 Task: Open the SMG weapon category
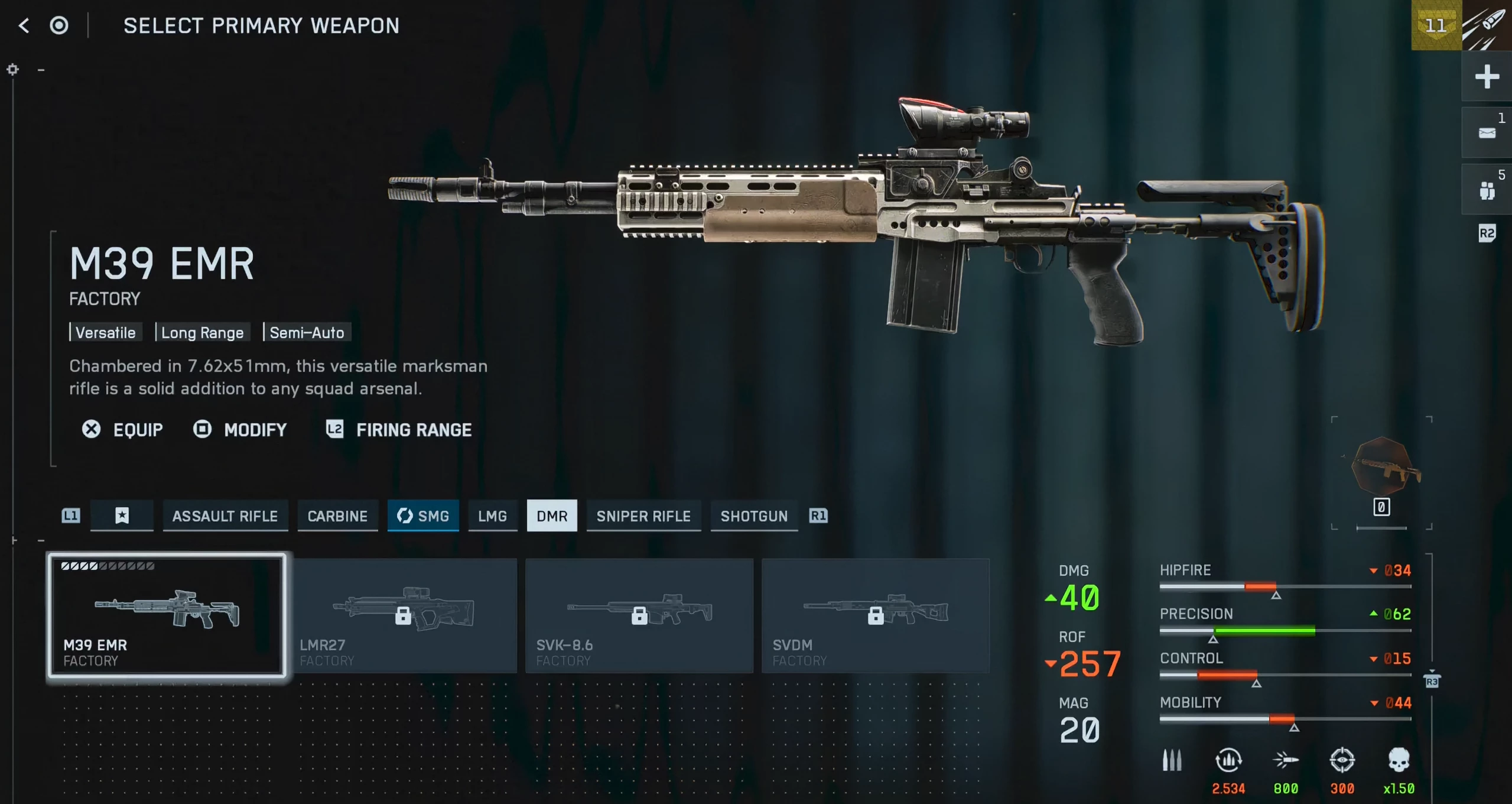click(x=423, y=516)
